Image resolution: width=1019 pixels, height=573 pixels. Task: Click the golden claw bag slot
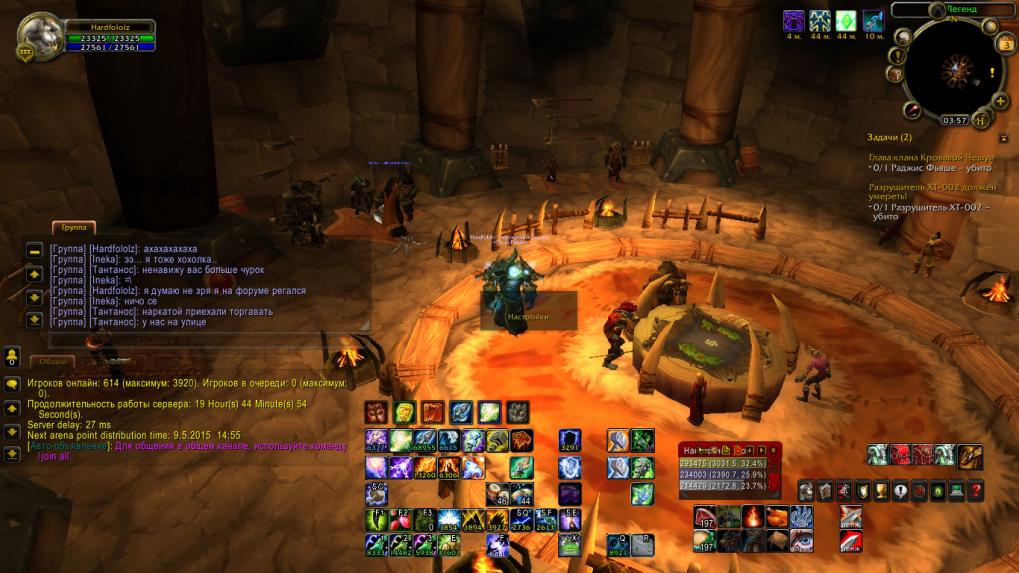tap(970, 457)
